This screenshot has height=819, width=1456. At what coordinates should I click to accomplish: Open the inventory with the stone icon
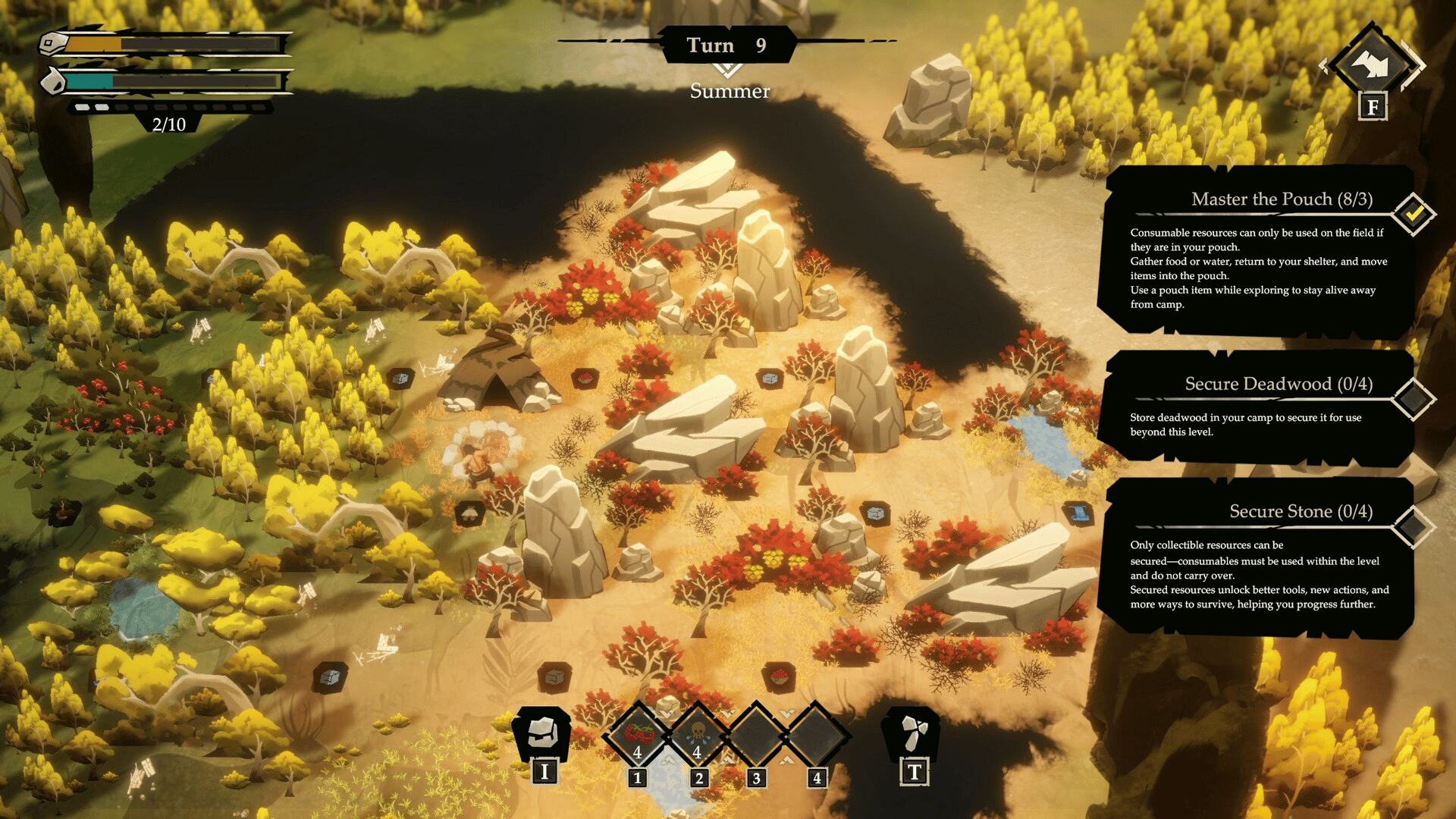click(x=543, y=733)
